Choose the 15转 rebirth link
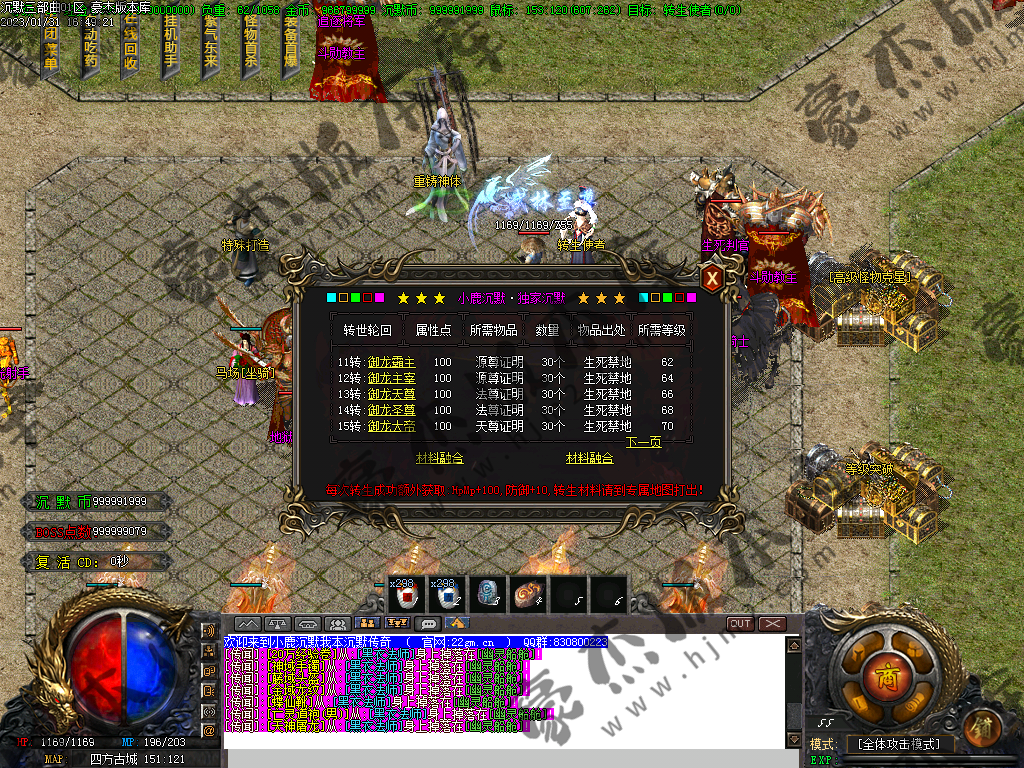This screenshot has width=1024, height=768. [x=391, y=426]
